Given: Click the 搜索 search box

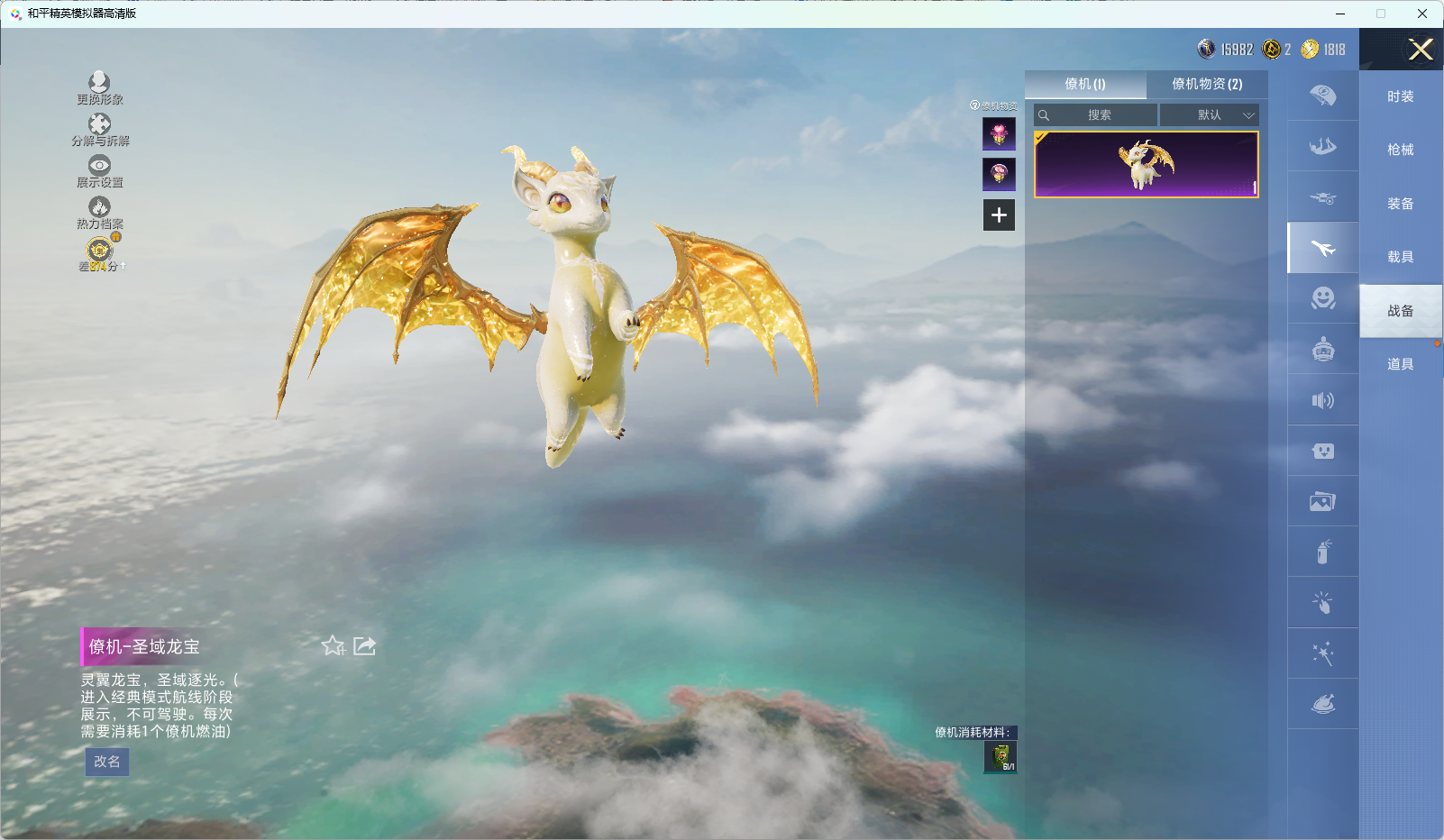Looking at the screenshot, I should [1098, 115].
